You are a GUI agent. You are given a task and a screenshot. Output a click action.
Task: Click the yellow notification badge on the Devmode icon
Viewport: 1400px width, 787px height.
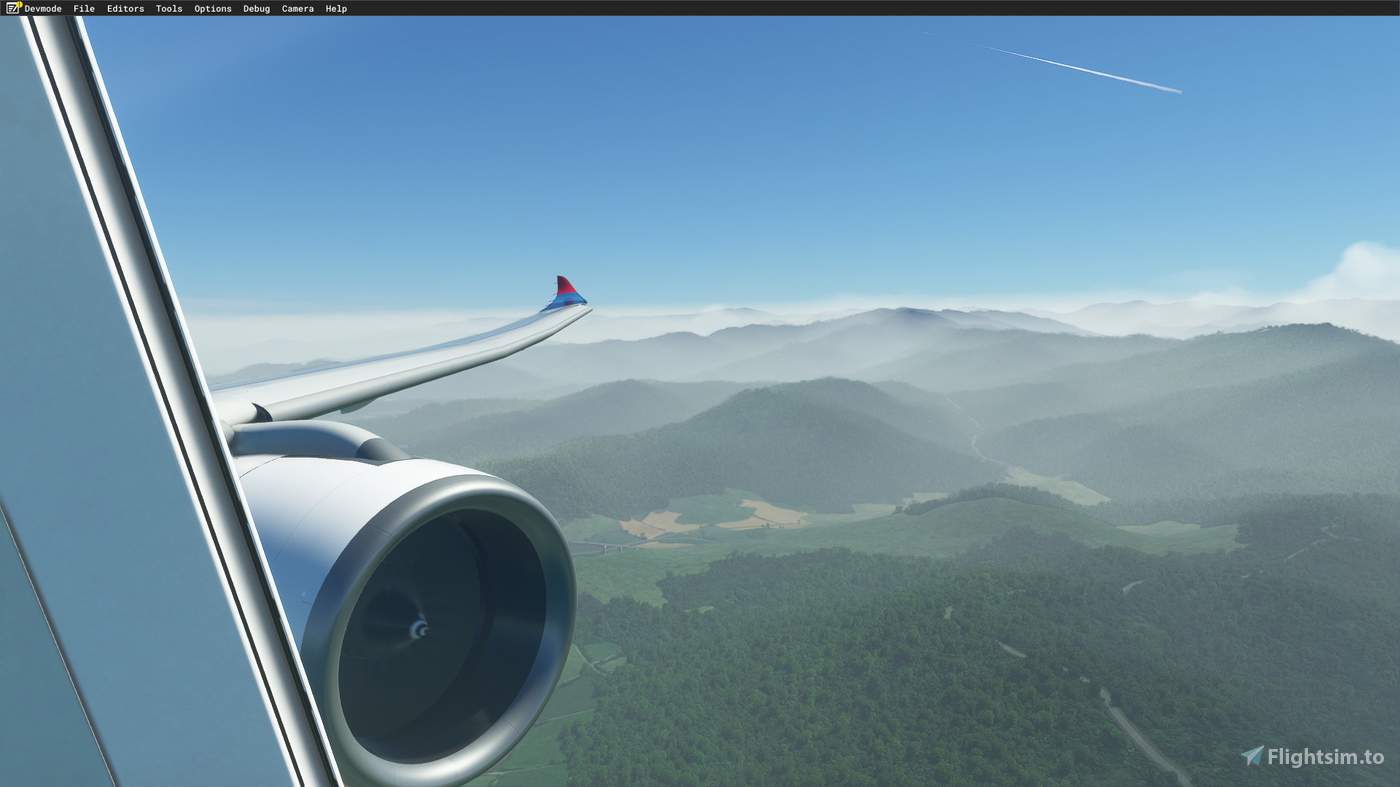pyautogui.click(x=17, y=3)
